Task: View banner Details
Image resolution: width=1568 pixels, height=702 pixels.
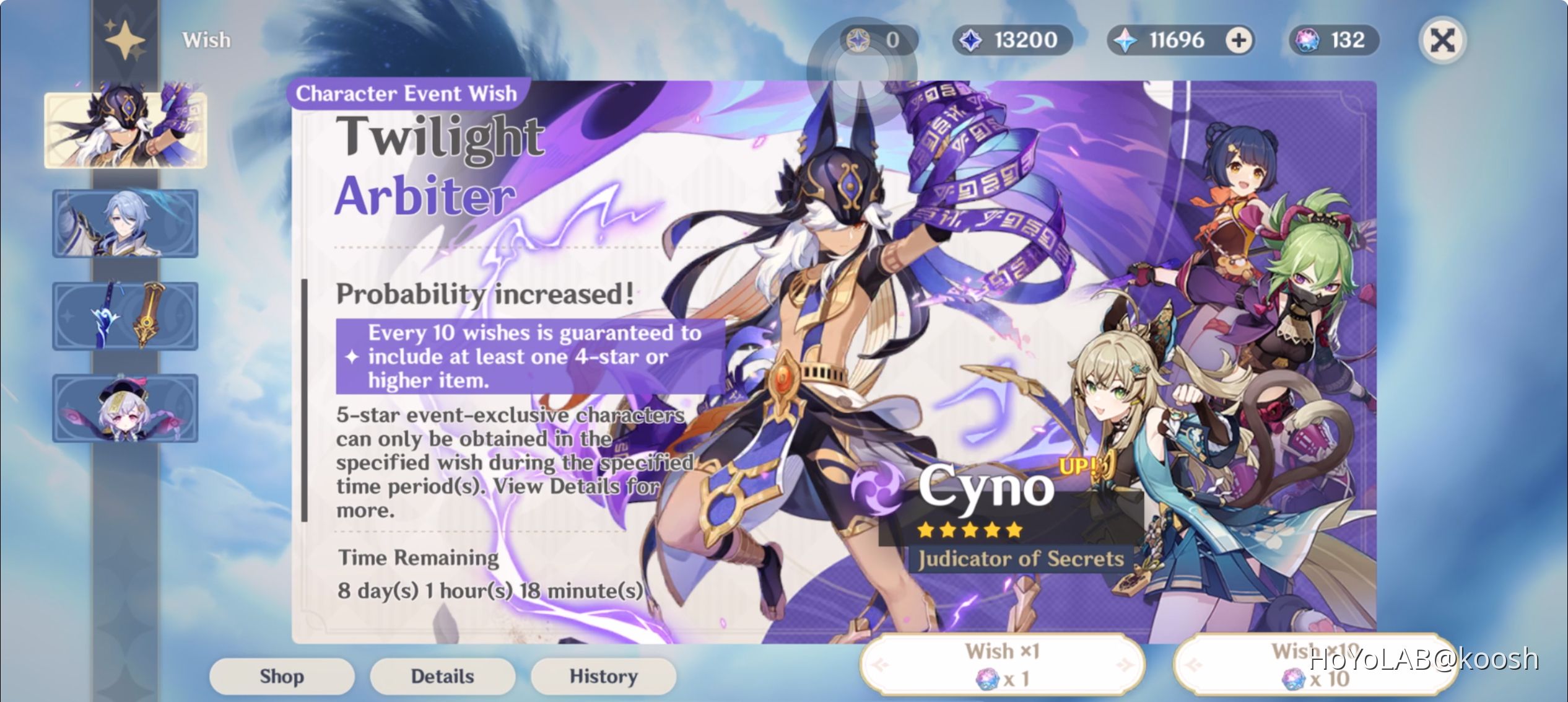Action: pyautogui.click(x=442, y=676)
